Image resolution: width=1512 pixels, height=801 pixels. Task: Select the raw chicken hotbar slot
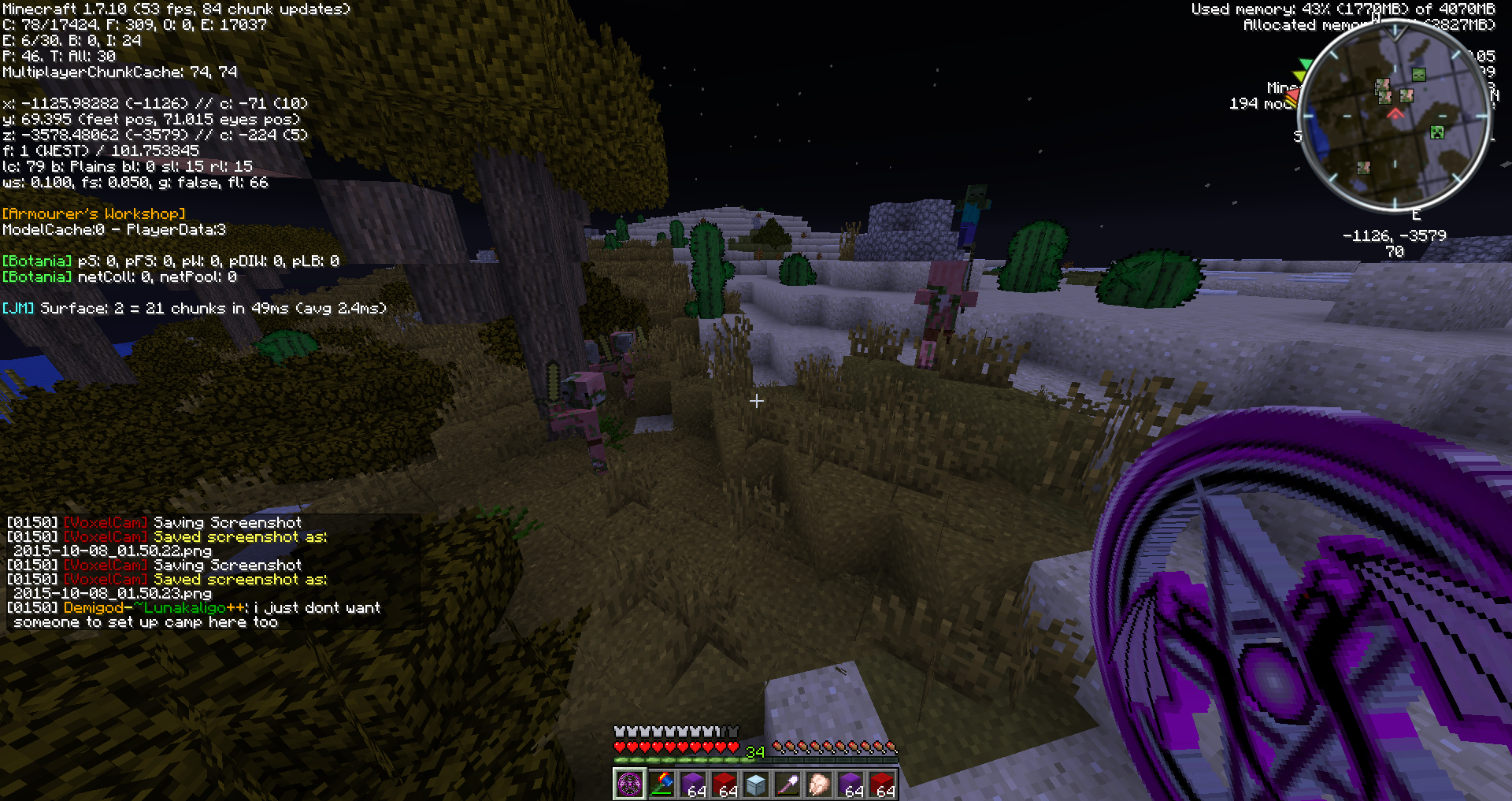pyautogui.click(x=819, y=784)
